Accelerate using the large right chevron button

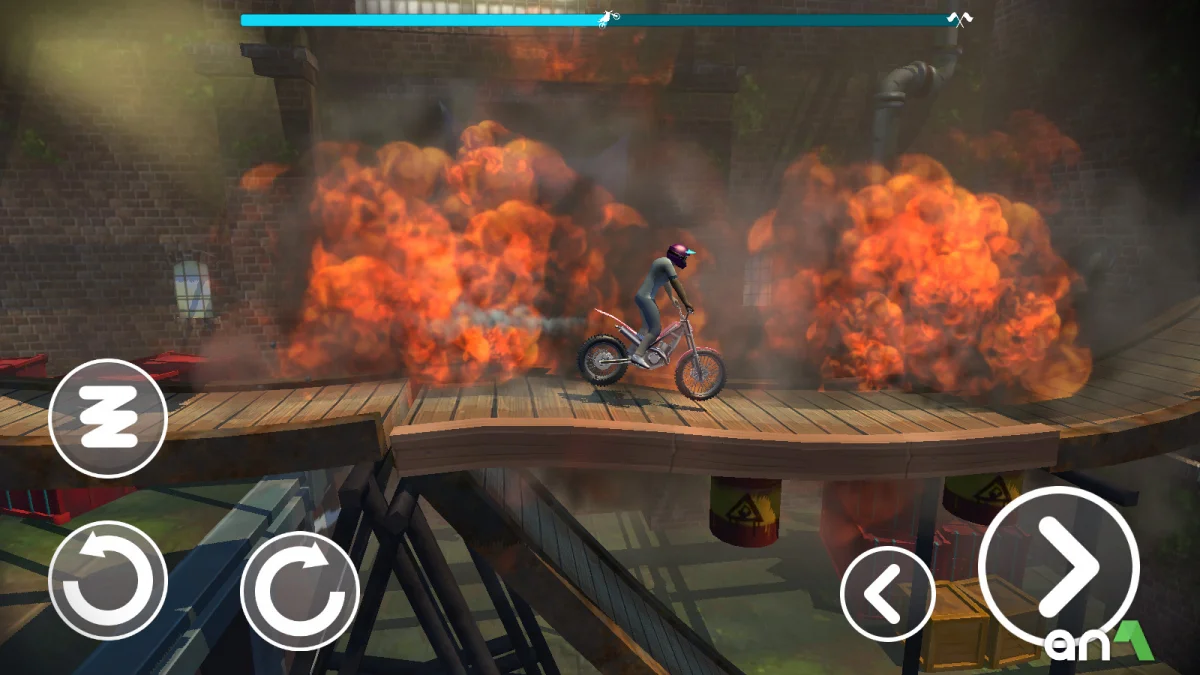point(1058,567)
